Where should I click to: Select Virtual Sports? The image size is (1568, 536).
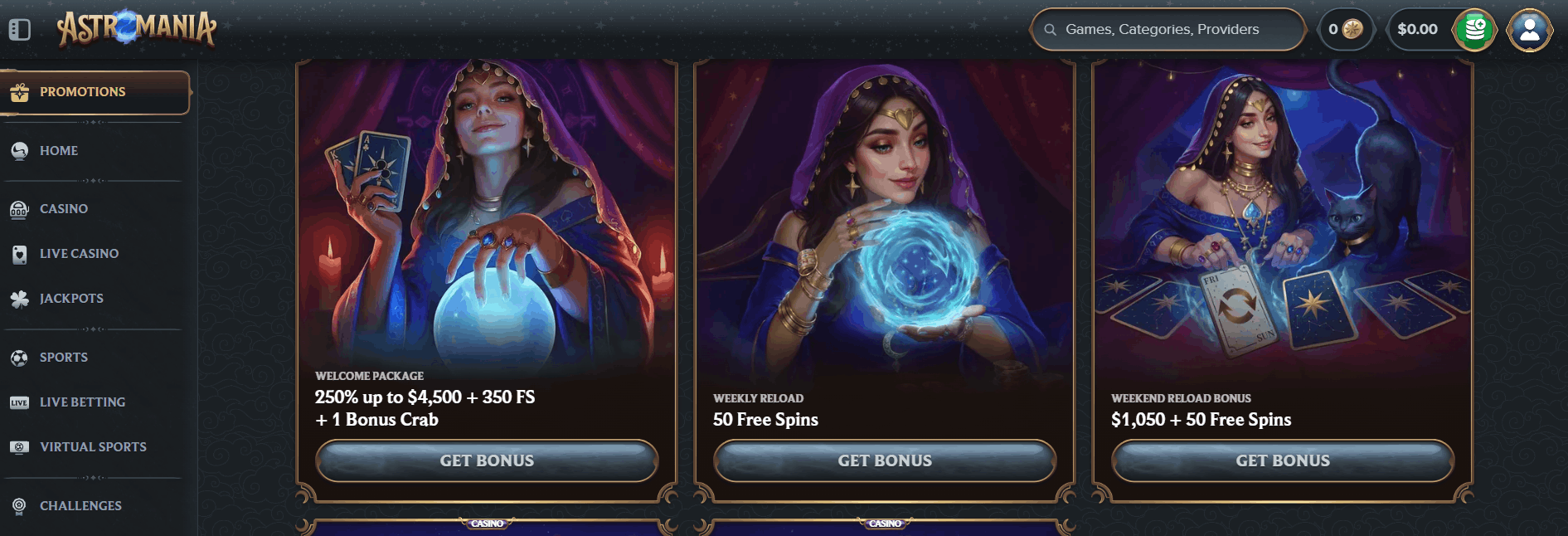93,447
